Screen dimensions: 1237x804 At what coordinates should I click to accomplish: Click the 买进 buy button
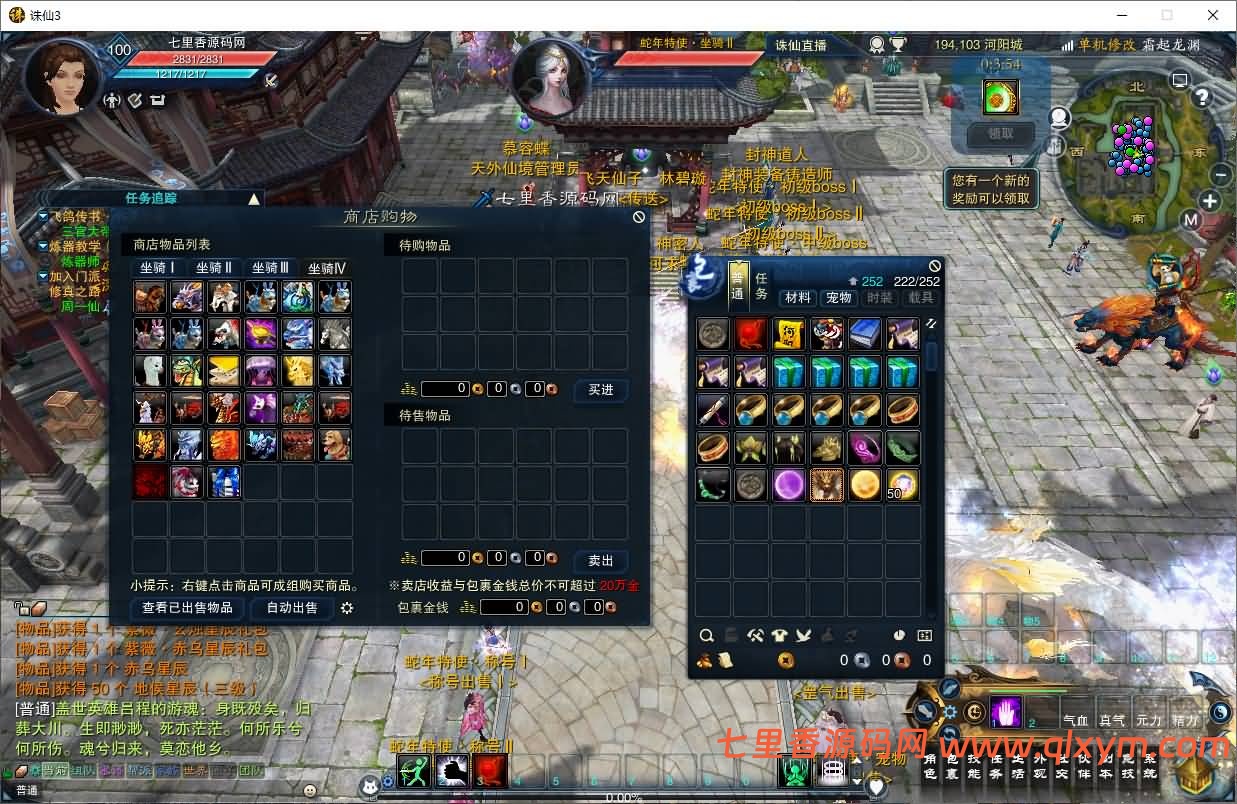coord(601,390)
